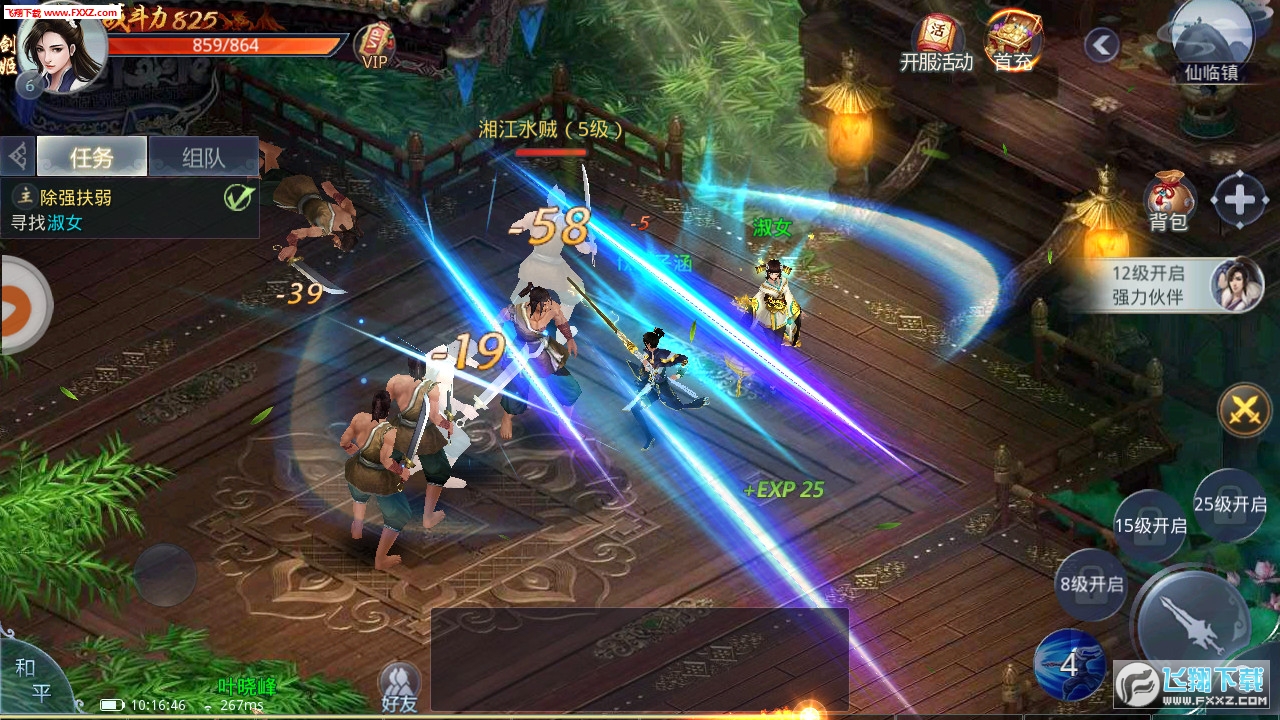This screenshot has width=1280, height=720.
Task: Open the 背包 backpack
Action: [x=1167, y=200]
